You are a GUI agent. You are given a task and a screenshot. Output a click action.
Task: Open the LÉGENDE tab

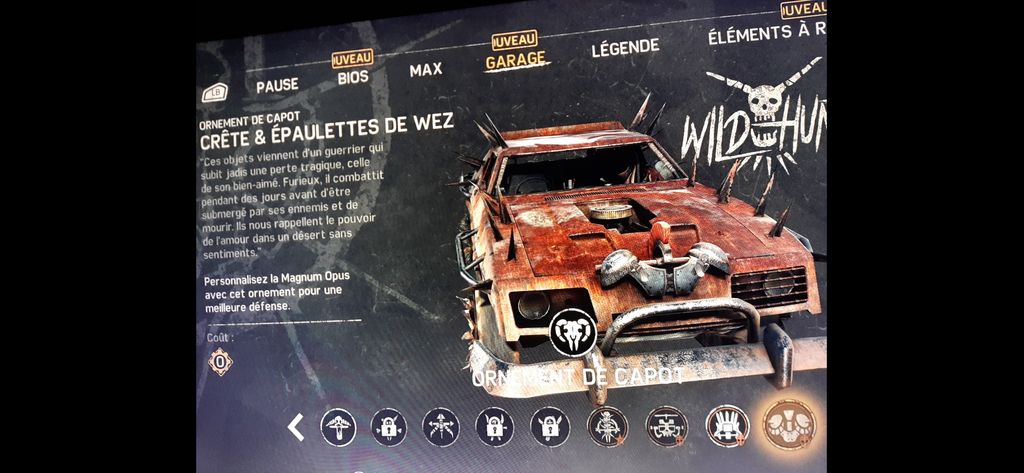(625, 46)
